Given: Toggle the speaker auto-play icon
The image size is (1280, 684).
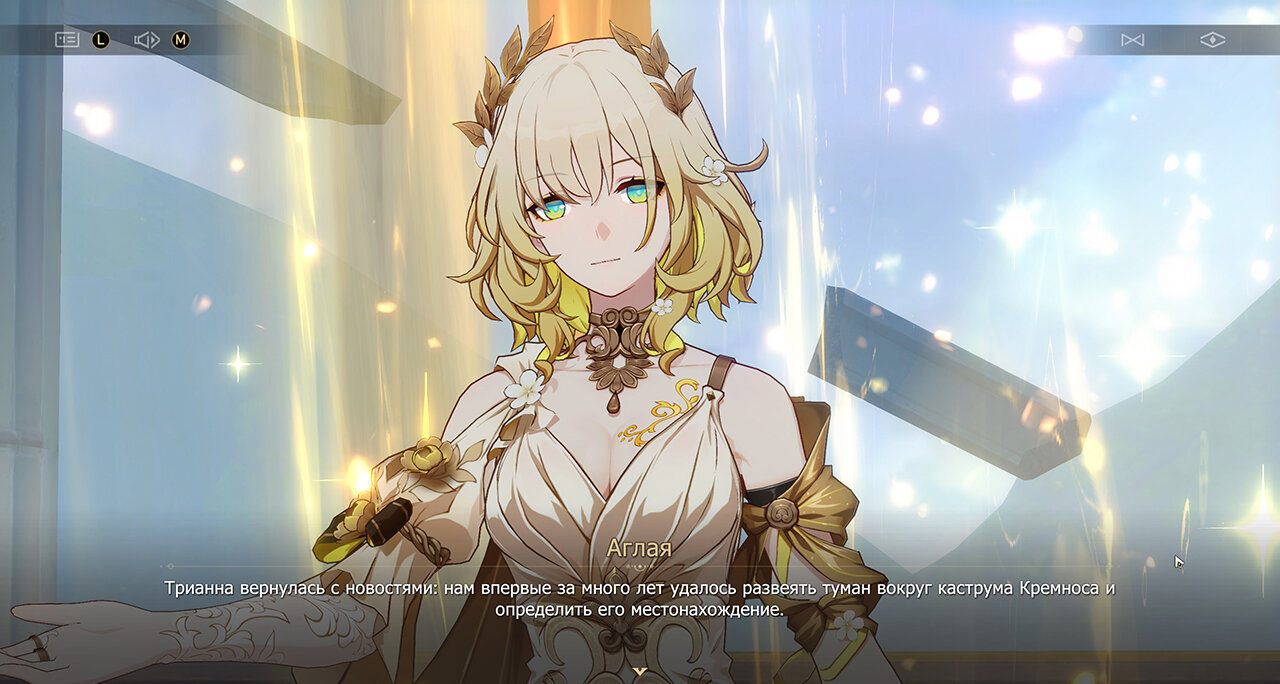Looking at the screenshot, I should click(x=147, y=40).
